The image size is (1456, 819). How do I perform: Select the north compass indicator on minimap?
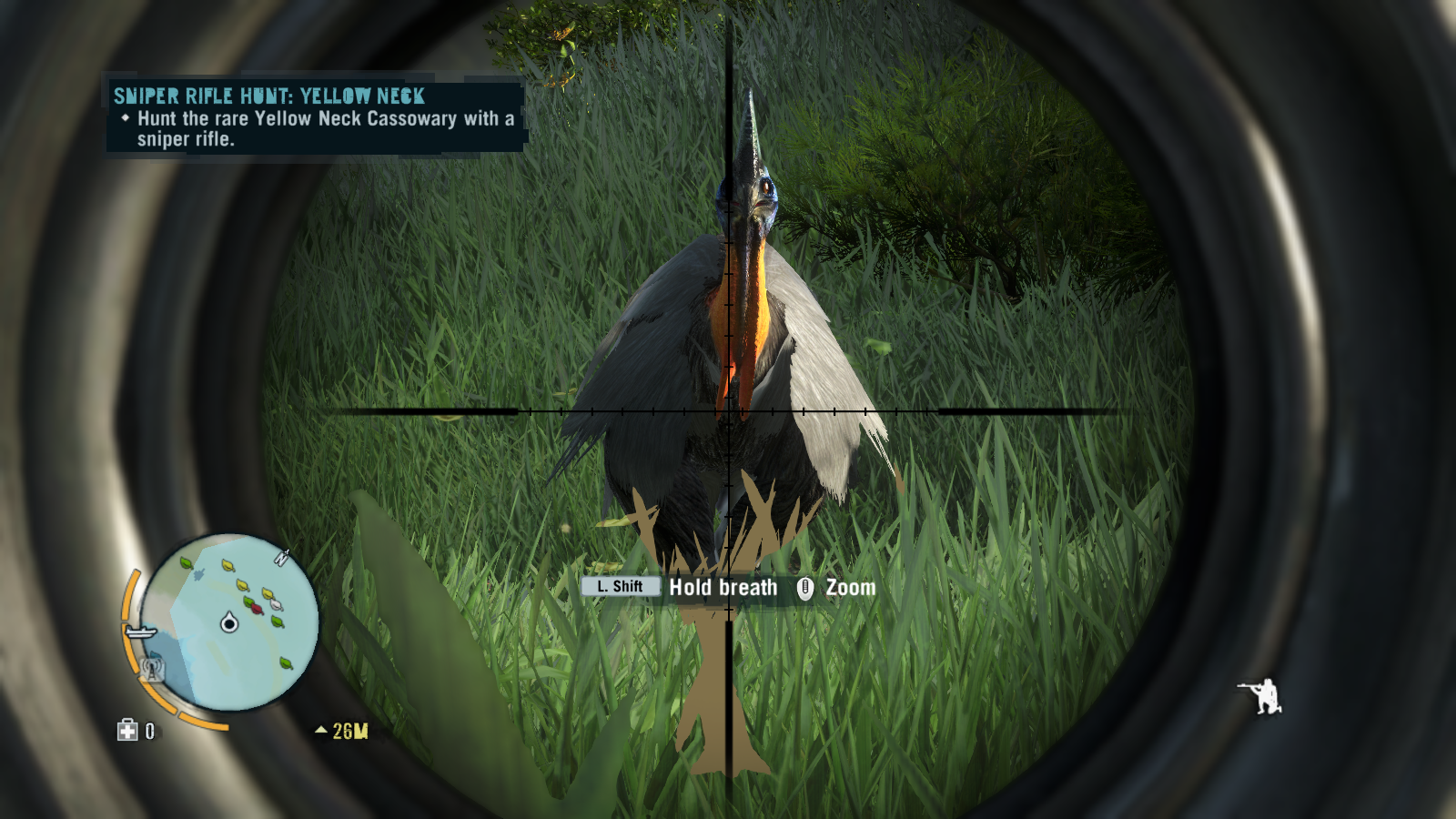pyautogui.click(x=282, y=557)
